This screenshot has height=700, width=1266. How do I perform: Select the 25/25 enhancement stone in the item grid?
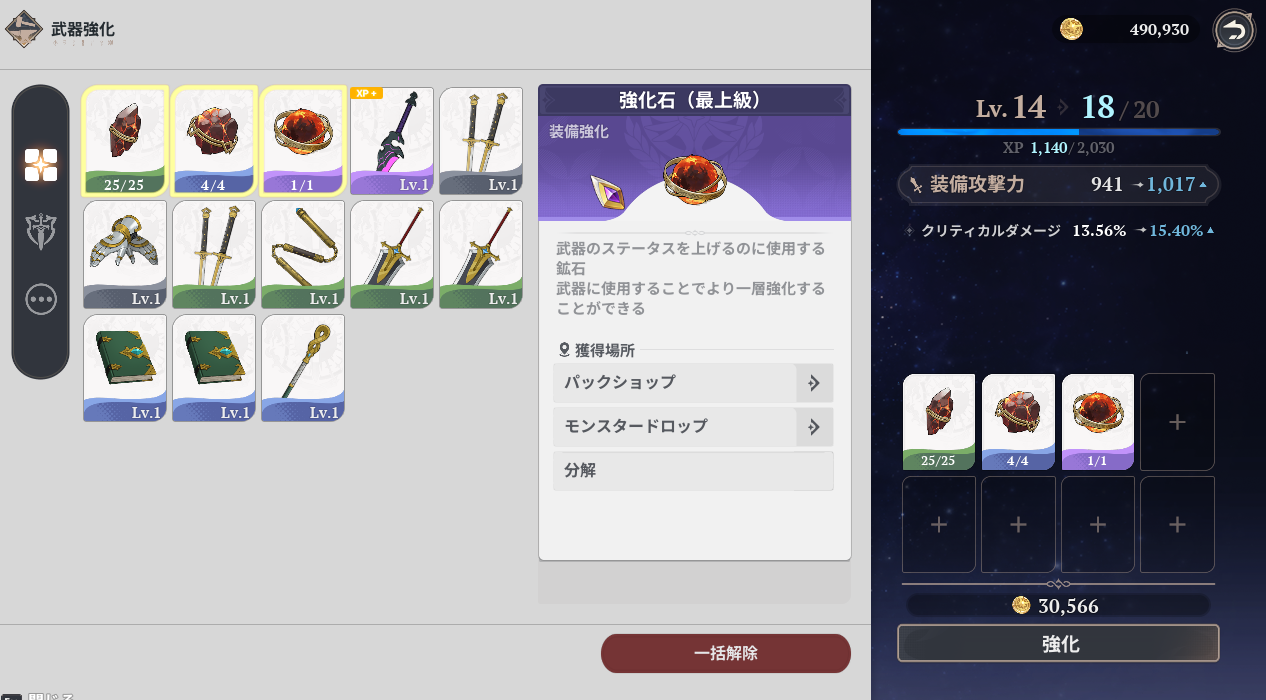coord(124,140)
